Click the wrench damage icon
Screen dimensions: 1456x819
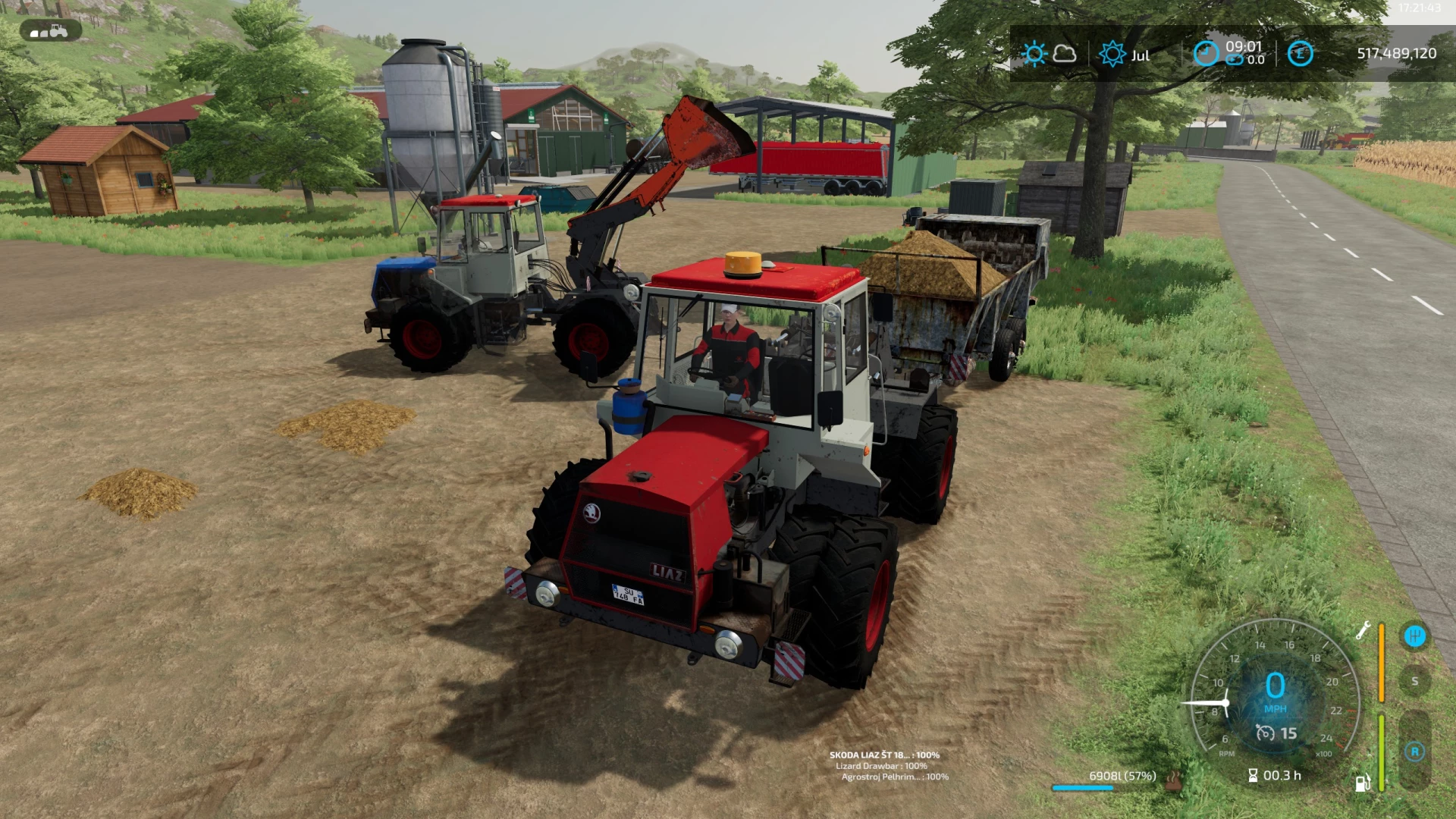coord(1363,630)
